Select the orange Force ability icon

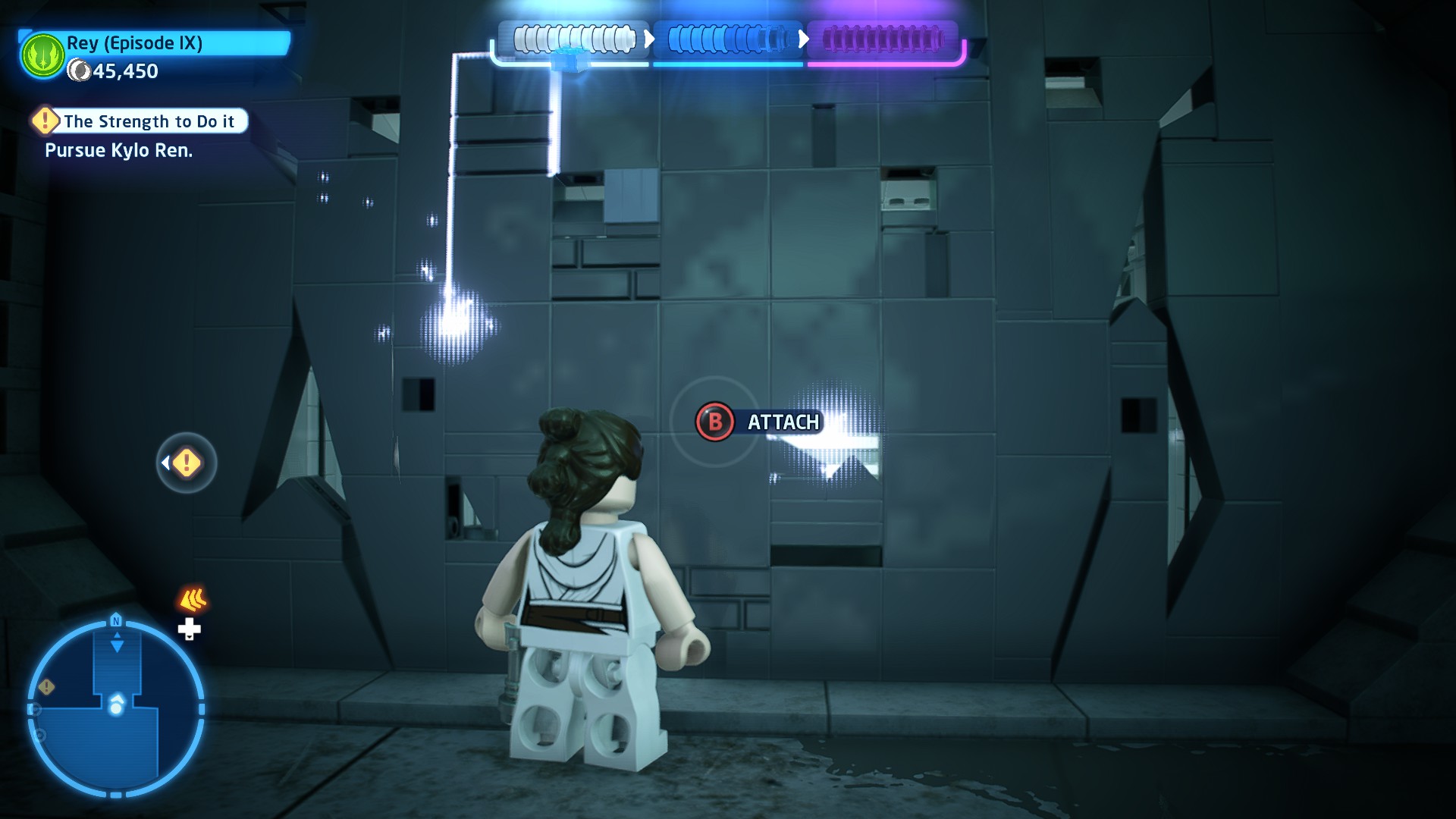point(193,600)
